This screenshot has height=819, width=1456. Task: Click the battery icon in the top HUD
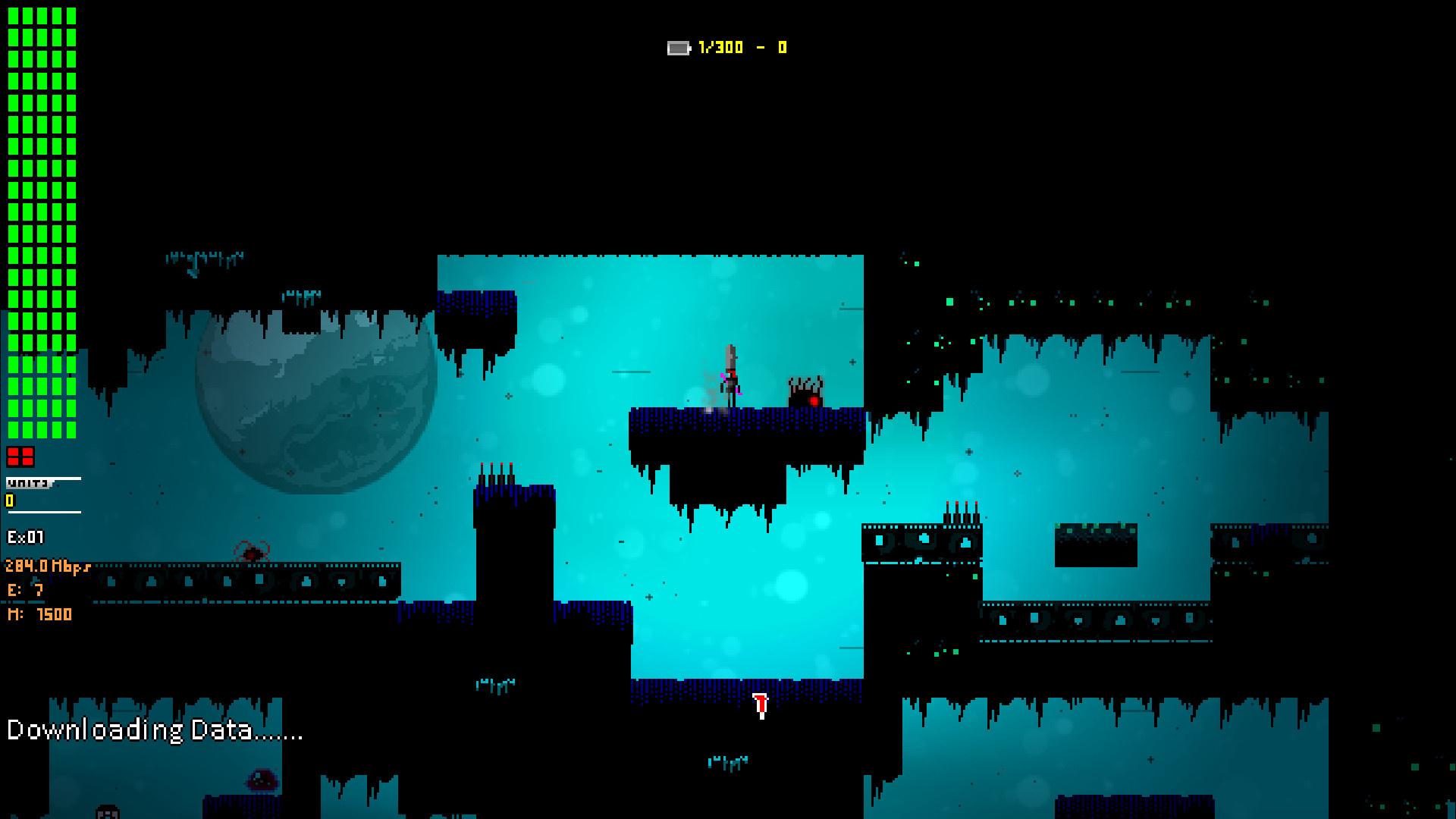click(x=679, y=47)
